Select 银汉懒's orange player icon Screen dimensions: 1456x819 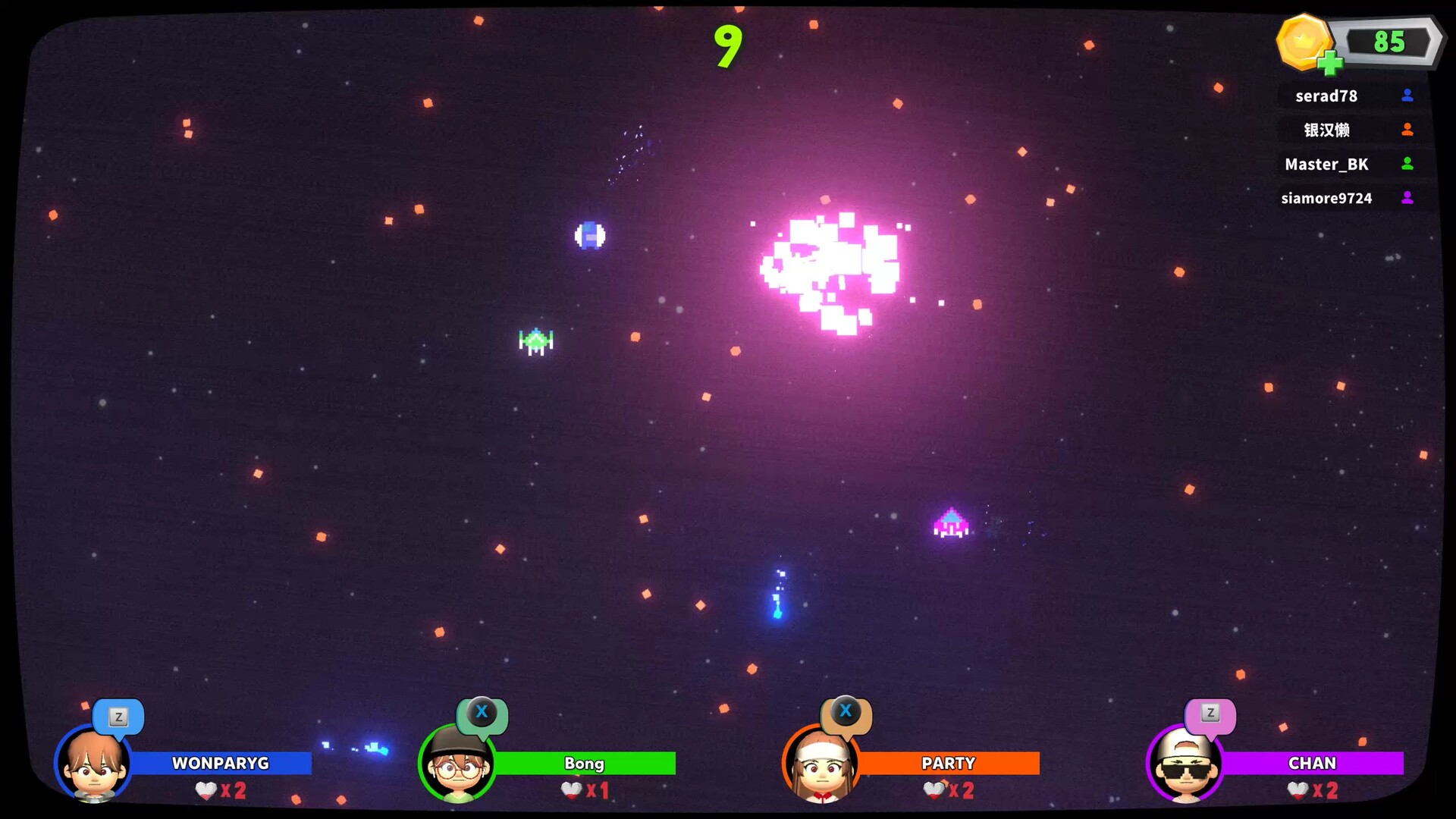pyautogui.click(x=1407, y=130)
